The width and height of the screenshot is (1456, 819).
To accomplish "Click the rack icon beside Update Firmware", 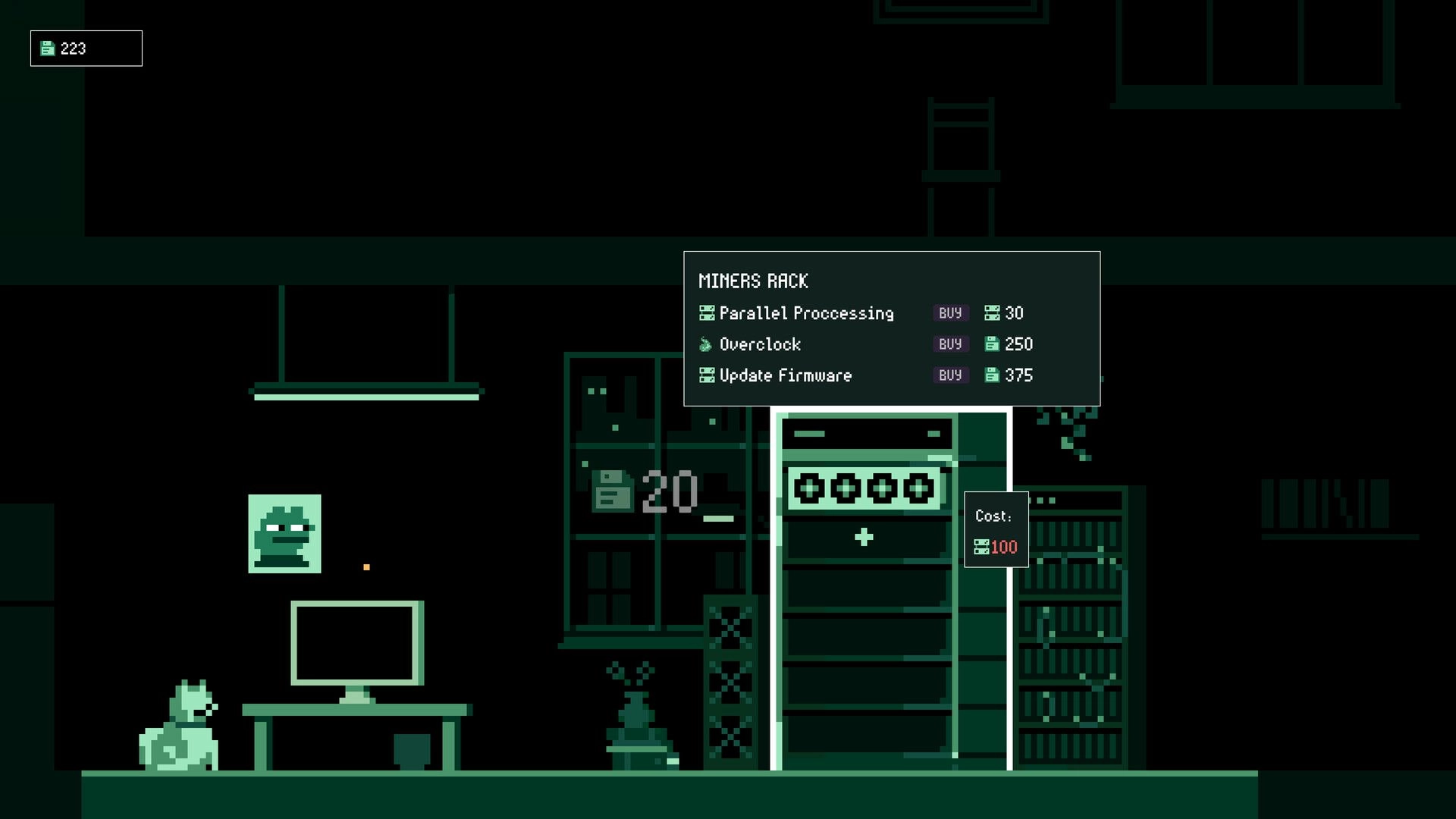I will pyautogui.click(x=706, y=375).
